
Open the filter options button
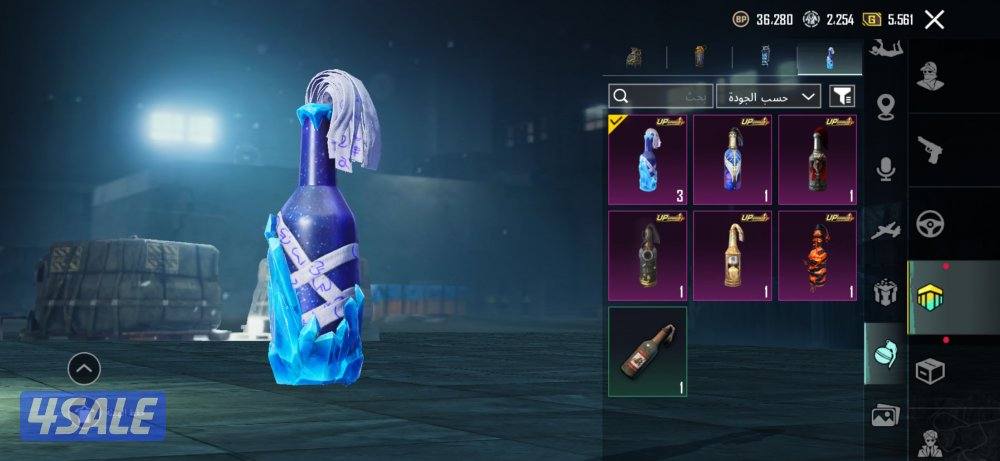[x=843, y=96]
